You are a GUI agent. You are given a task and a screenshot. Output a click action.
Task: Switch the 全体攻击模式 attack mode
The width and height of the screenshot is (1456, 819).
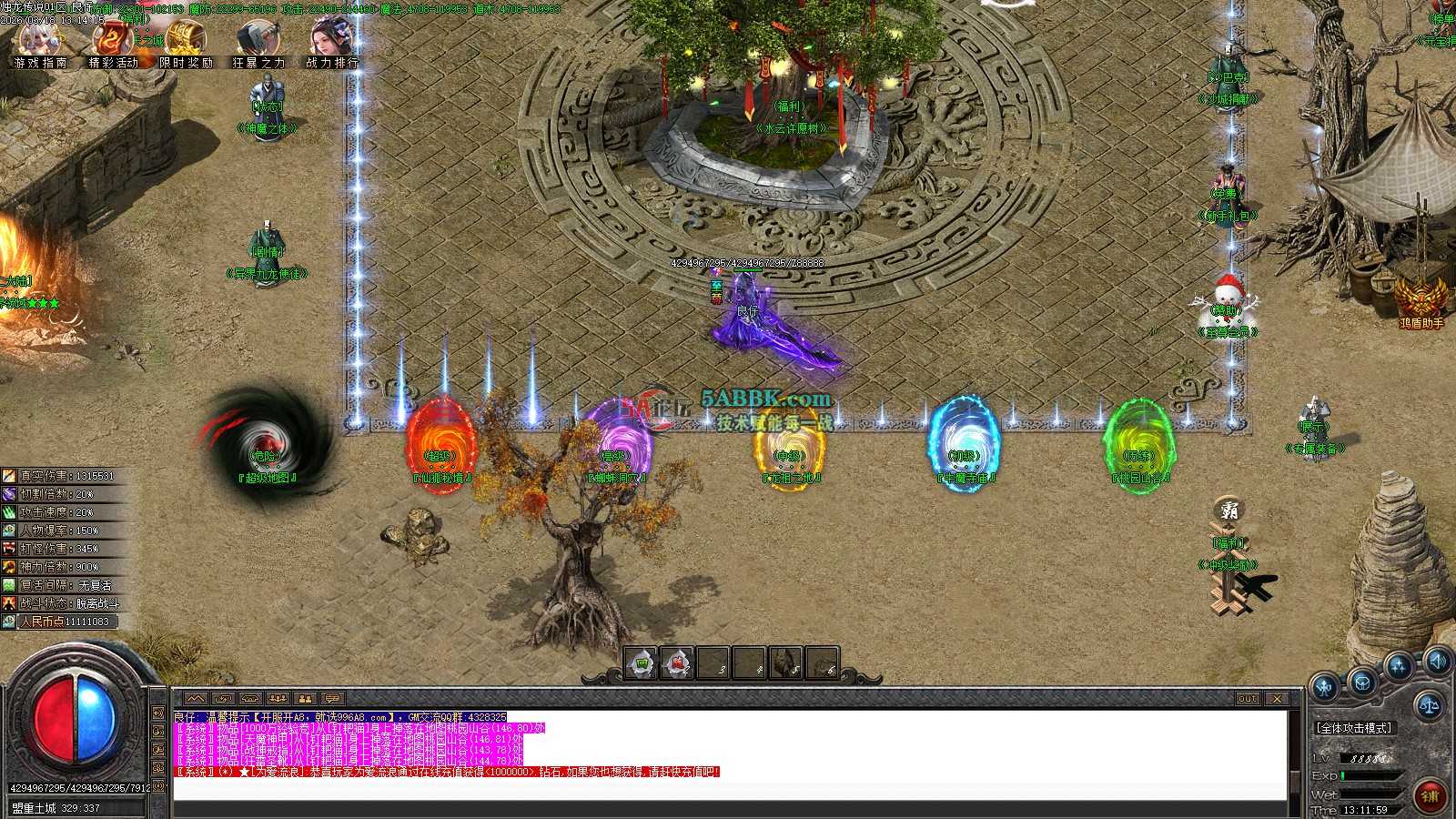pos(1354,728)
